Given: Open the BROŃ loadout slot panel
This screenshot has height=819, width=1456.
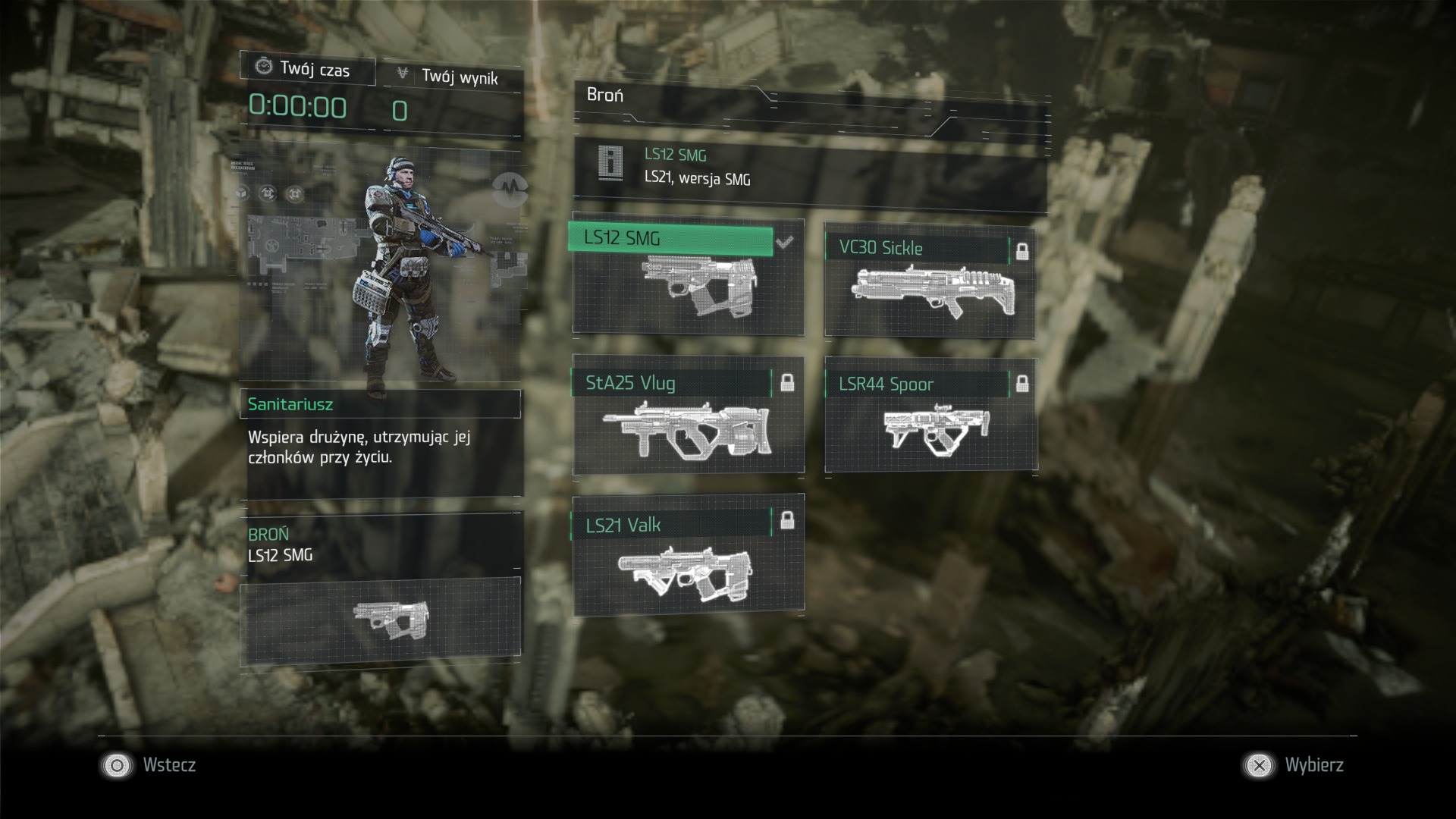Looking at the screenshot, I should pyautogui.click(x=381, y=588).
